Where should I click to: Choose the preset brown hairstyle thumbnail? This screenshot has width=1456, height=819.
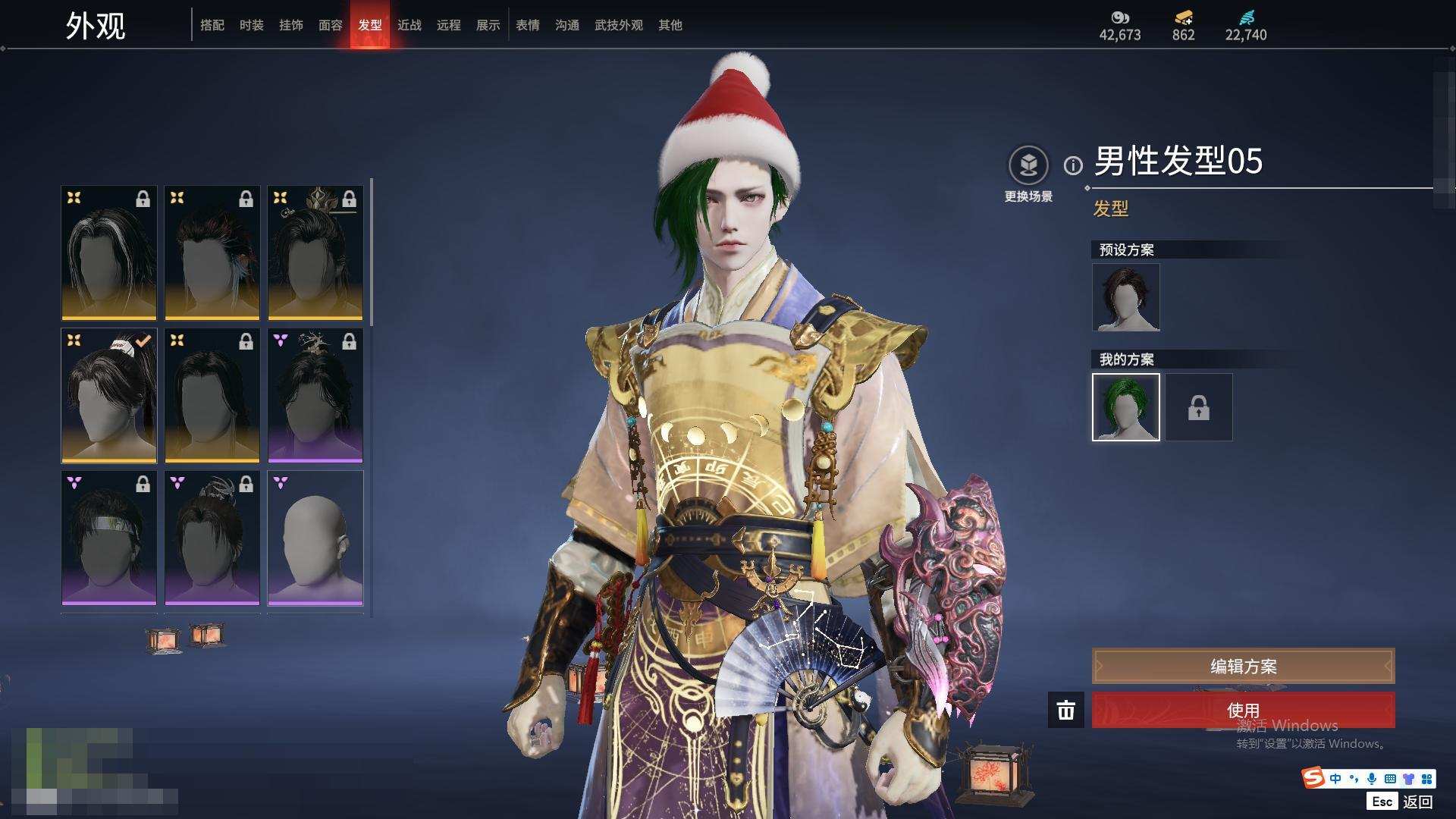pos(1125,297)
